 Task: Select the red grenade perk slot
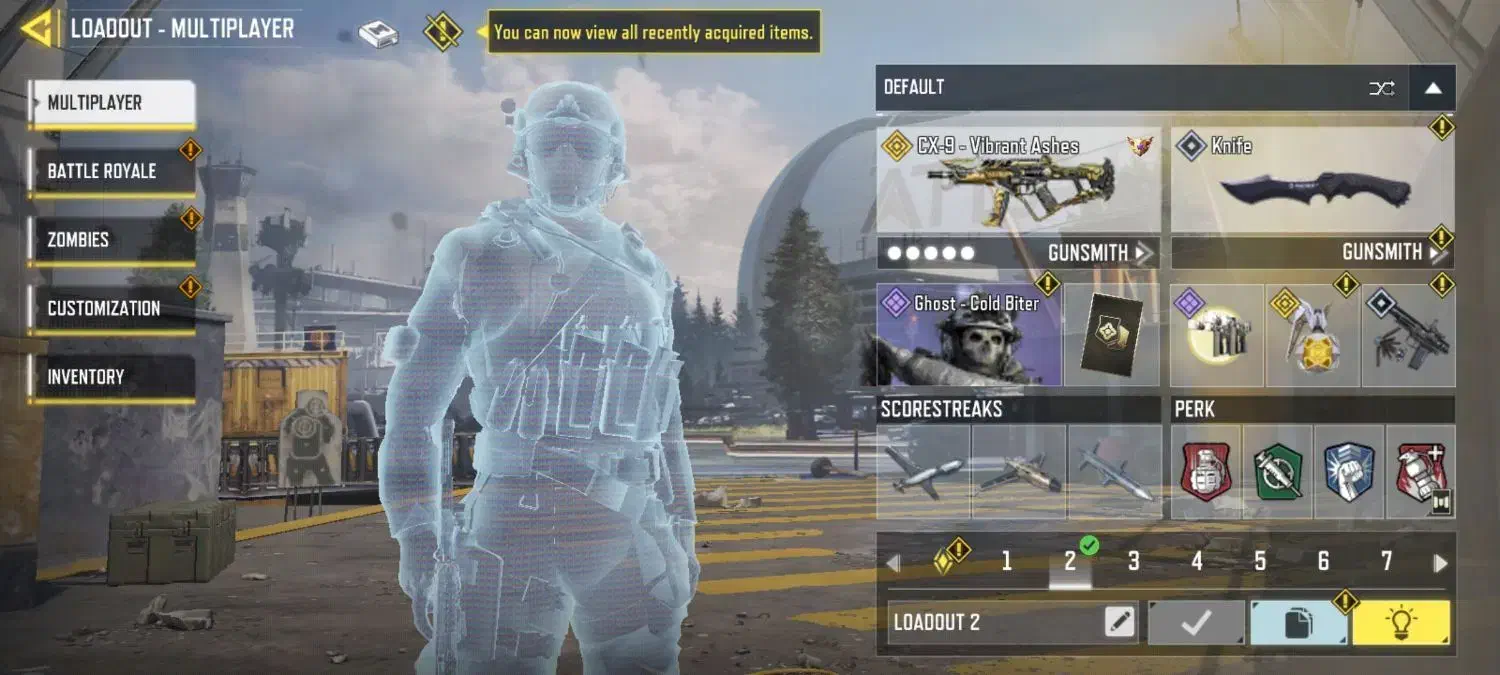(1206, 473)
